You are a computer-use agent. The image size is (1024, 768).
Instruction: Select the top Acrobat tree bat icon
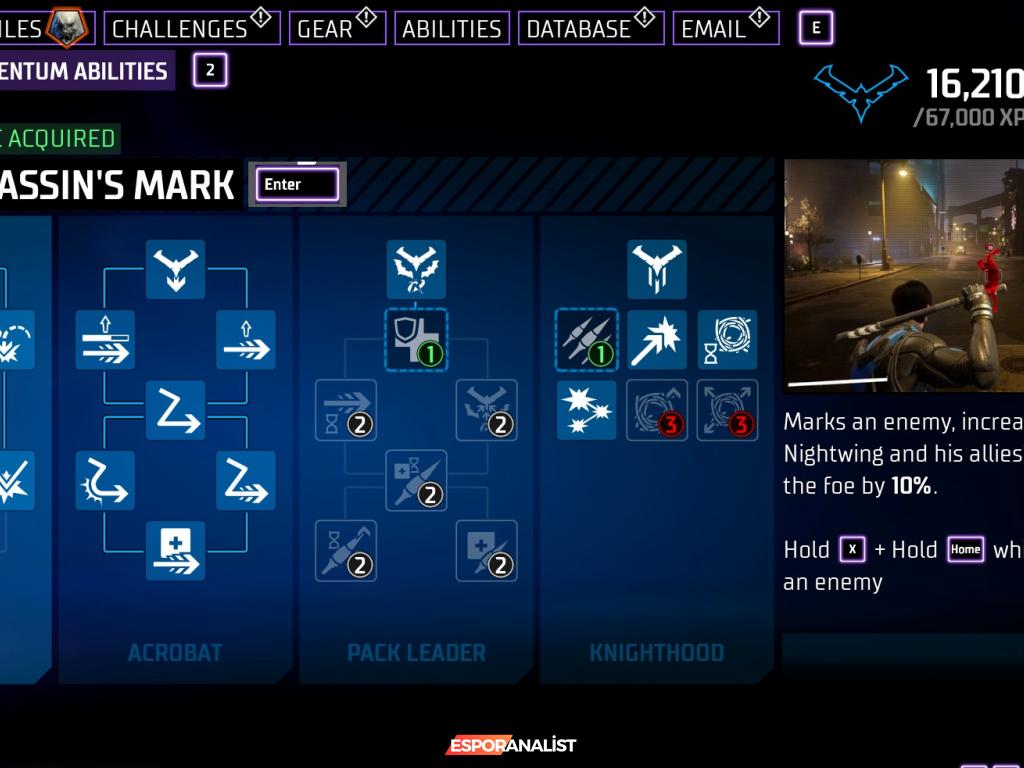click(x=175, y=269)
